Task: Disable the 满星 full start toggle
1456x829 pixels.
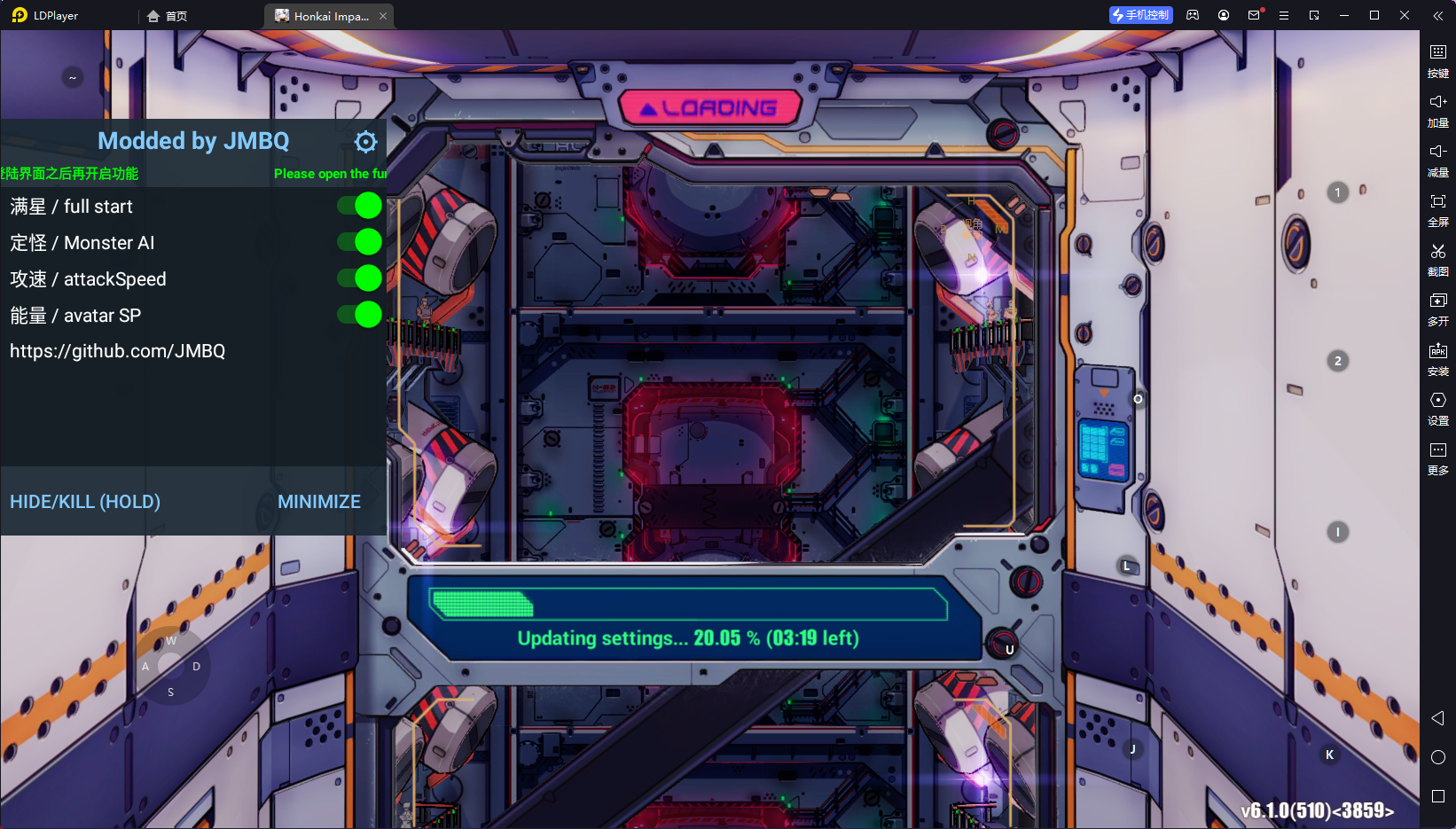Action: coord(359,205)
